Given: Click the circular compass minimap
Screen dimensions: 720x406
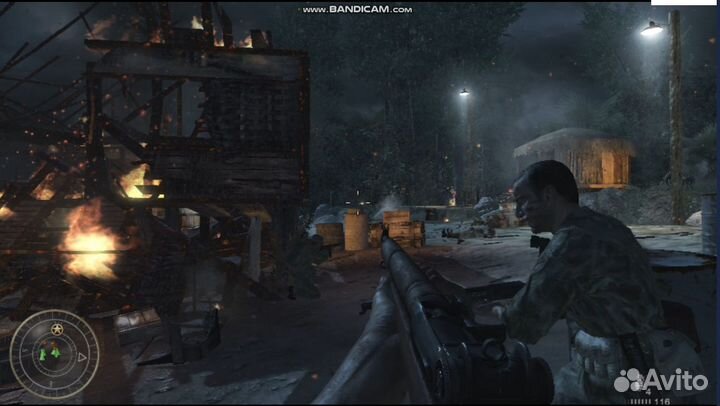Looking at the screenshot, I should coord(54,354).
